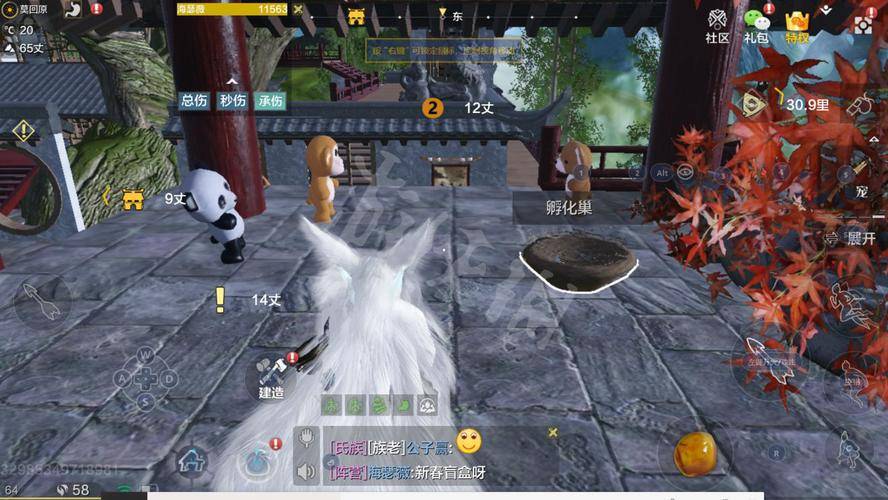Click the home building icon
Viewport: 888px width, 500px height.
point(192,461)
